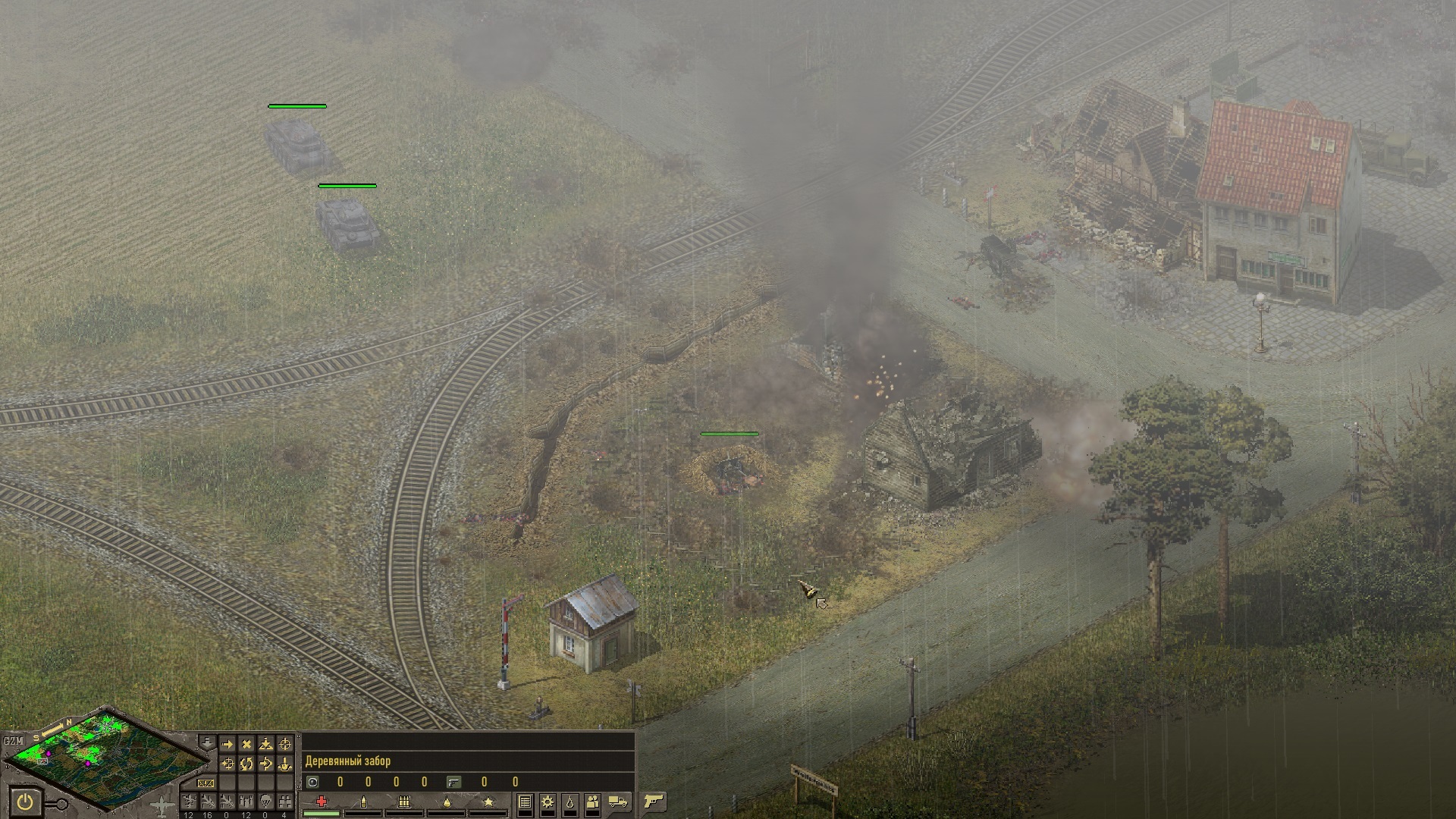
Task: Activate the stop order X button
Action: point(246,744)
